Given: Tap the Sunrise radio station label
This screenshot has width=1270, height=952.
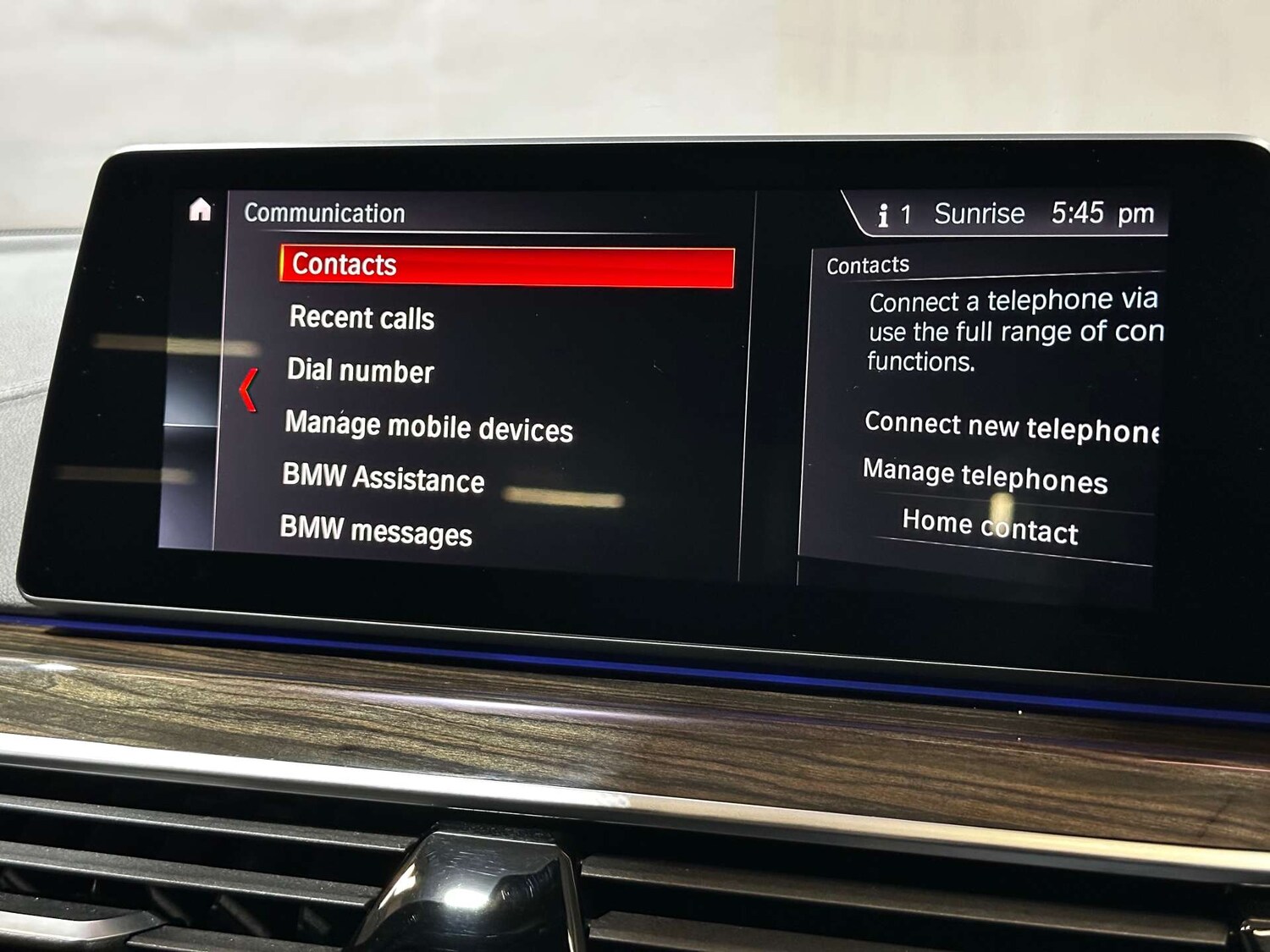Looking at the screenshot, I should 980,214.
